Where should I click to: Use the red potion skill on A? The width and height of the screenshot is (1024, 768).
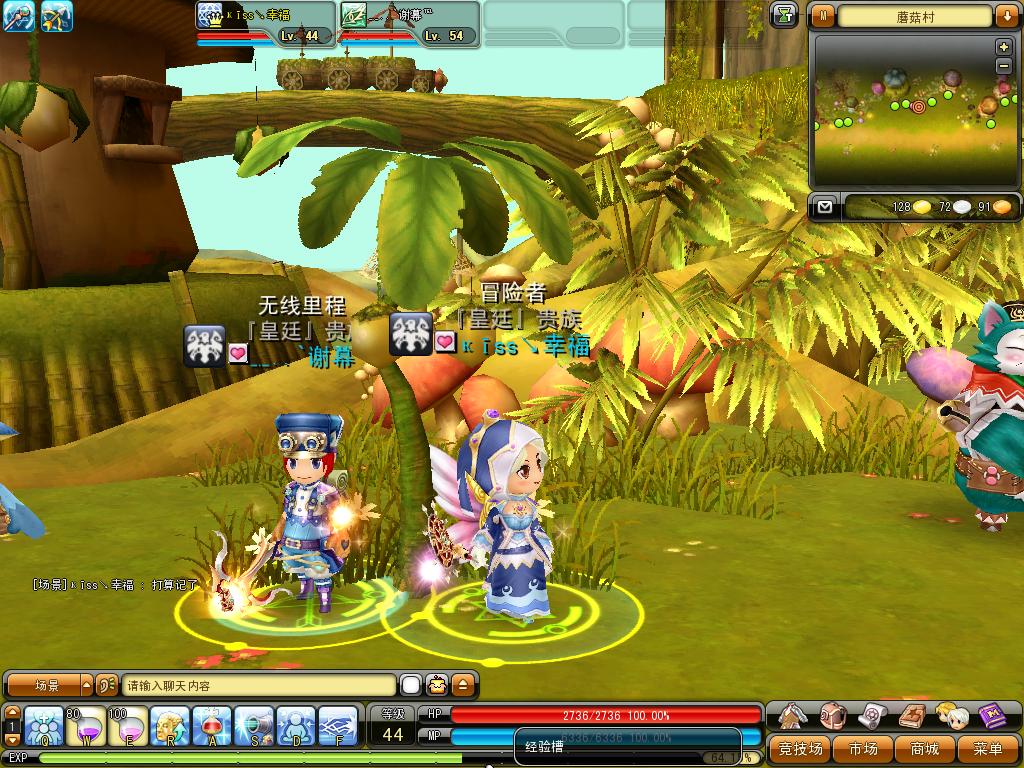tap(212, 725)
